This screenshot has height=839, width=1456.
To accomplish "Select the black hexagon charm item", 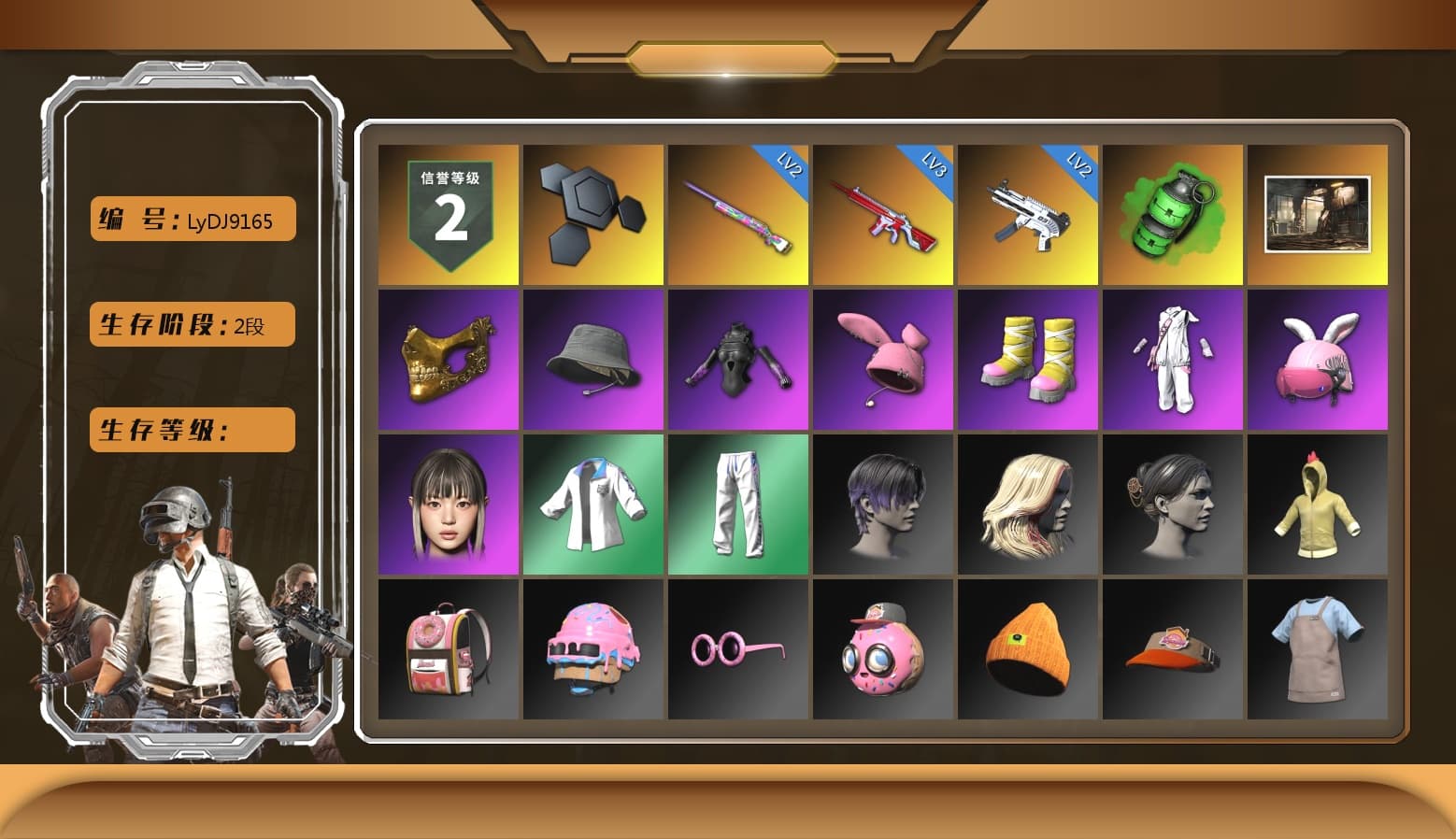I will point(592,215).
